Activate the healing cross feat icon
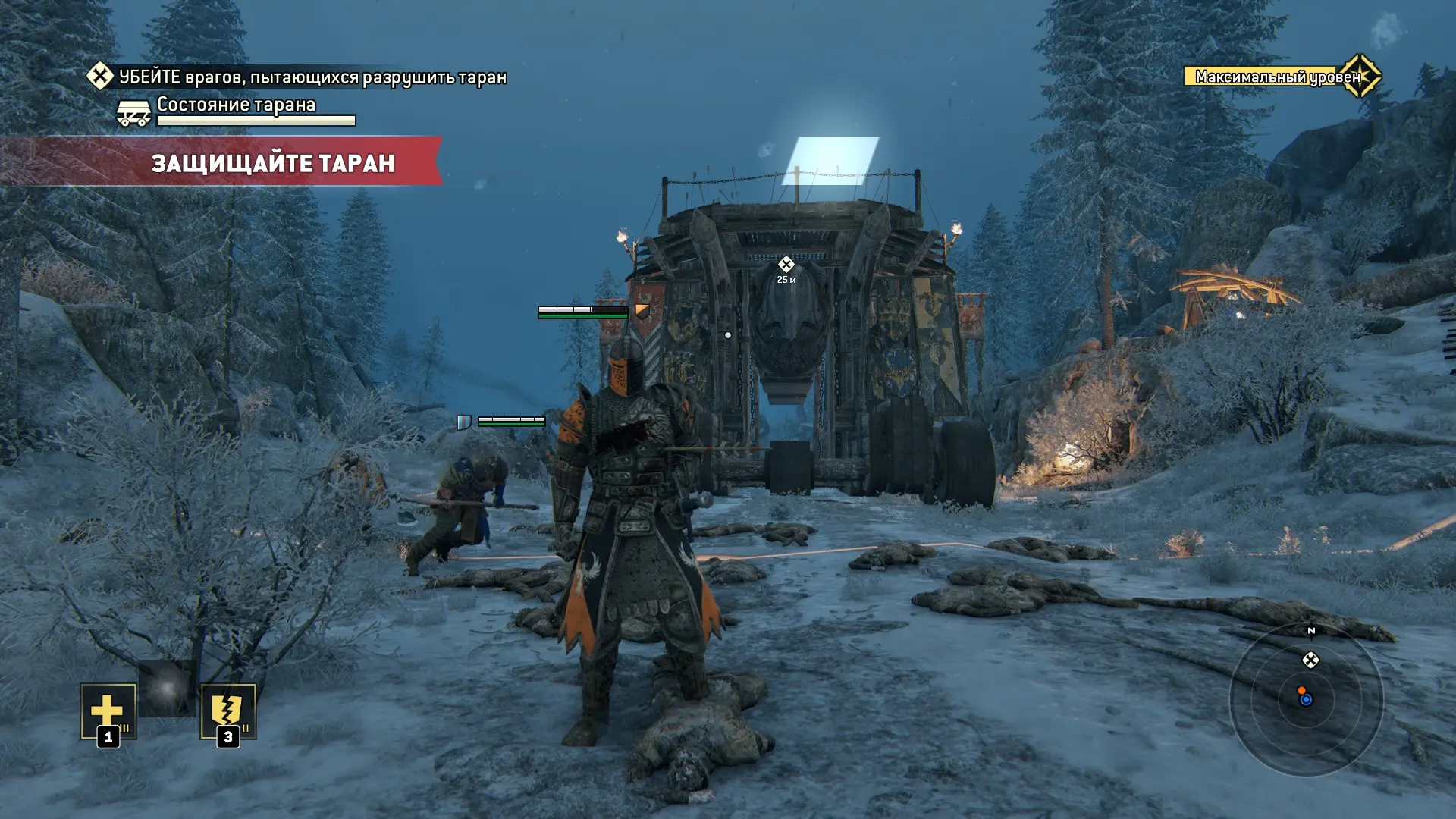The width and height of the screenshot is (1456, 819). pyautogui.click(x=108, y=711)
